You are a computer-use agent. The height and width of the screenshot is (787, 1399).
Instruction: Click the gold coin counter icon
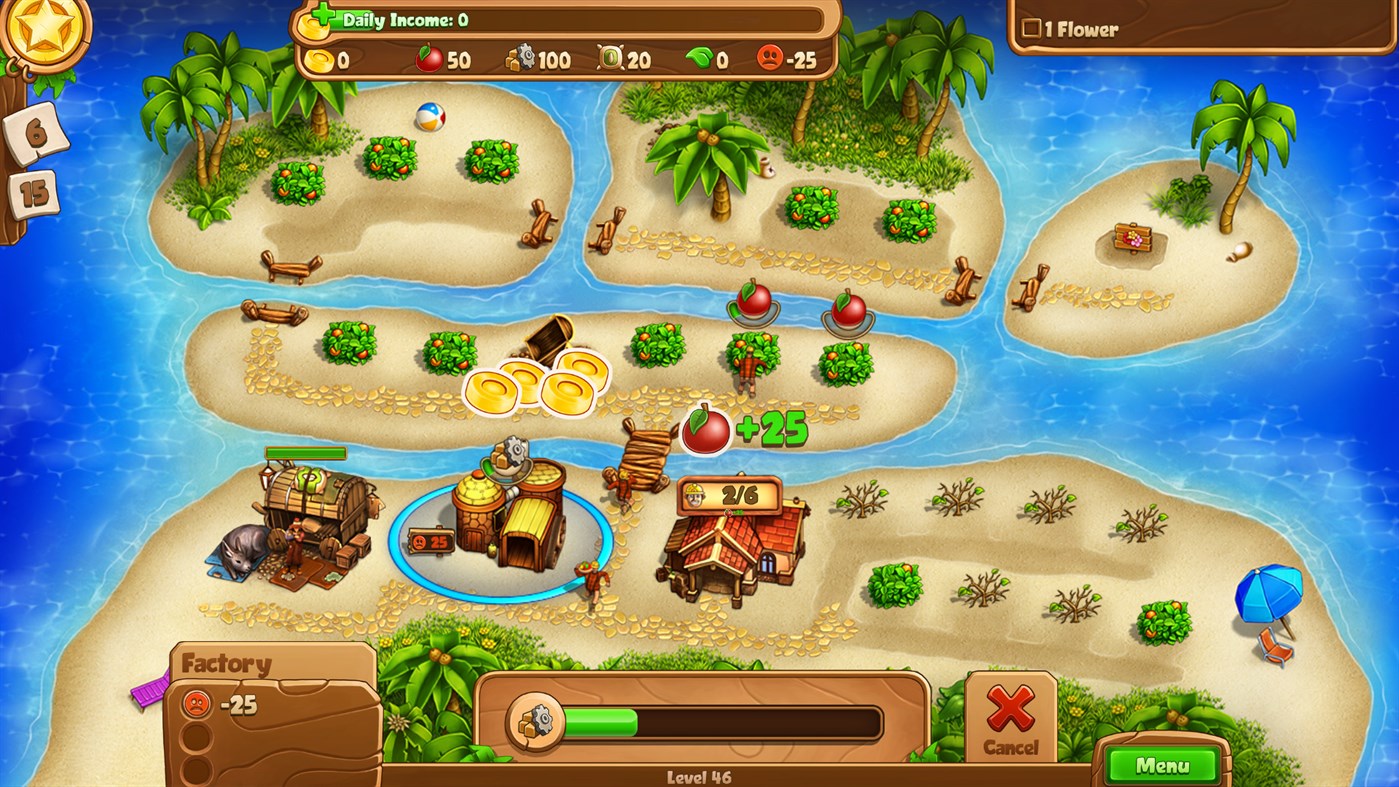pos(319,59)
